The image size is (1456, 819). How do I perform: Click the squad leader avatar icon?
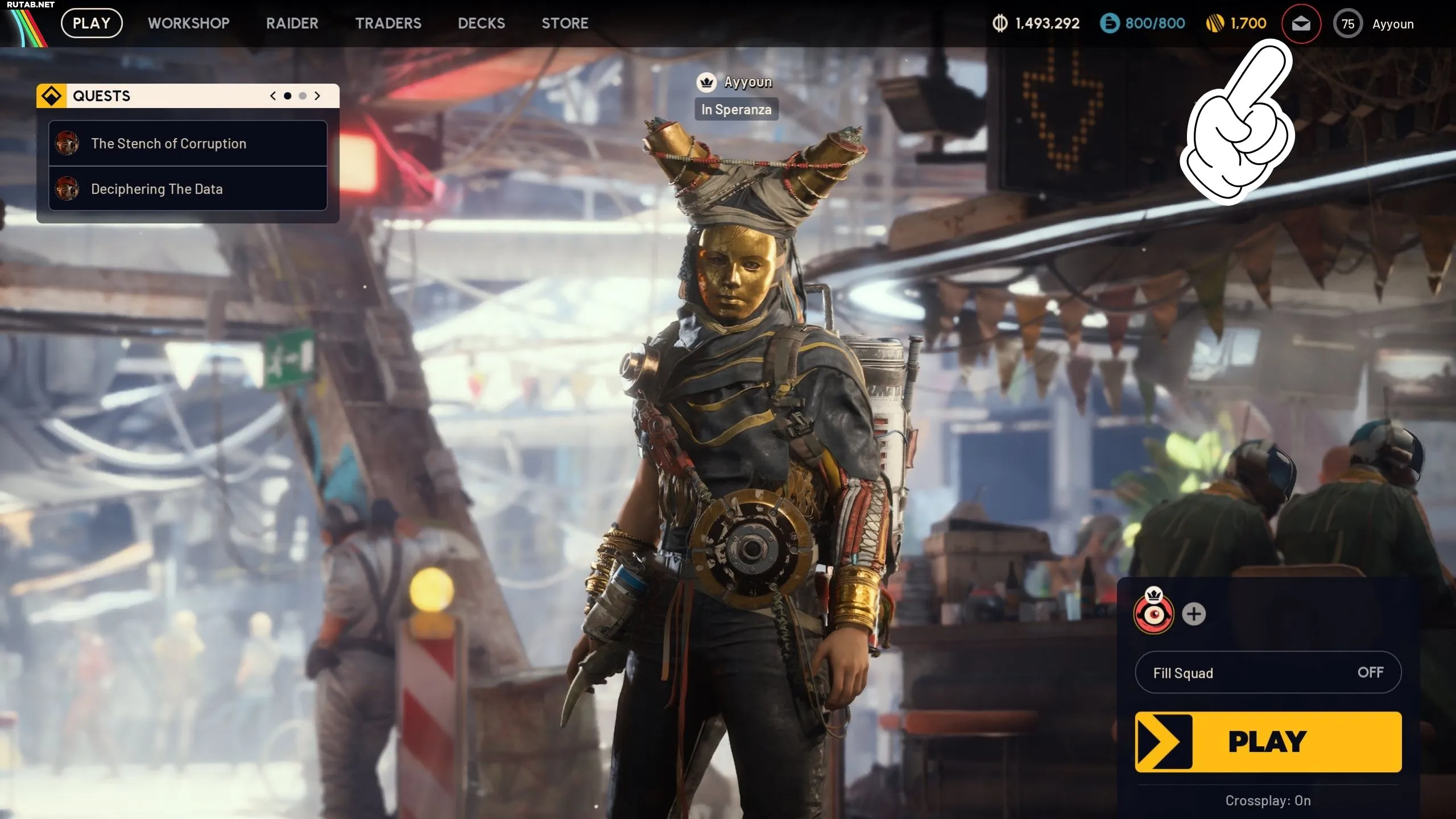coord(1153,614)
